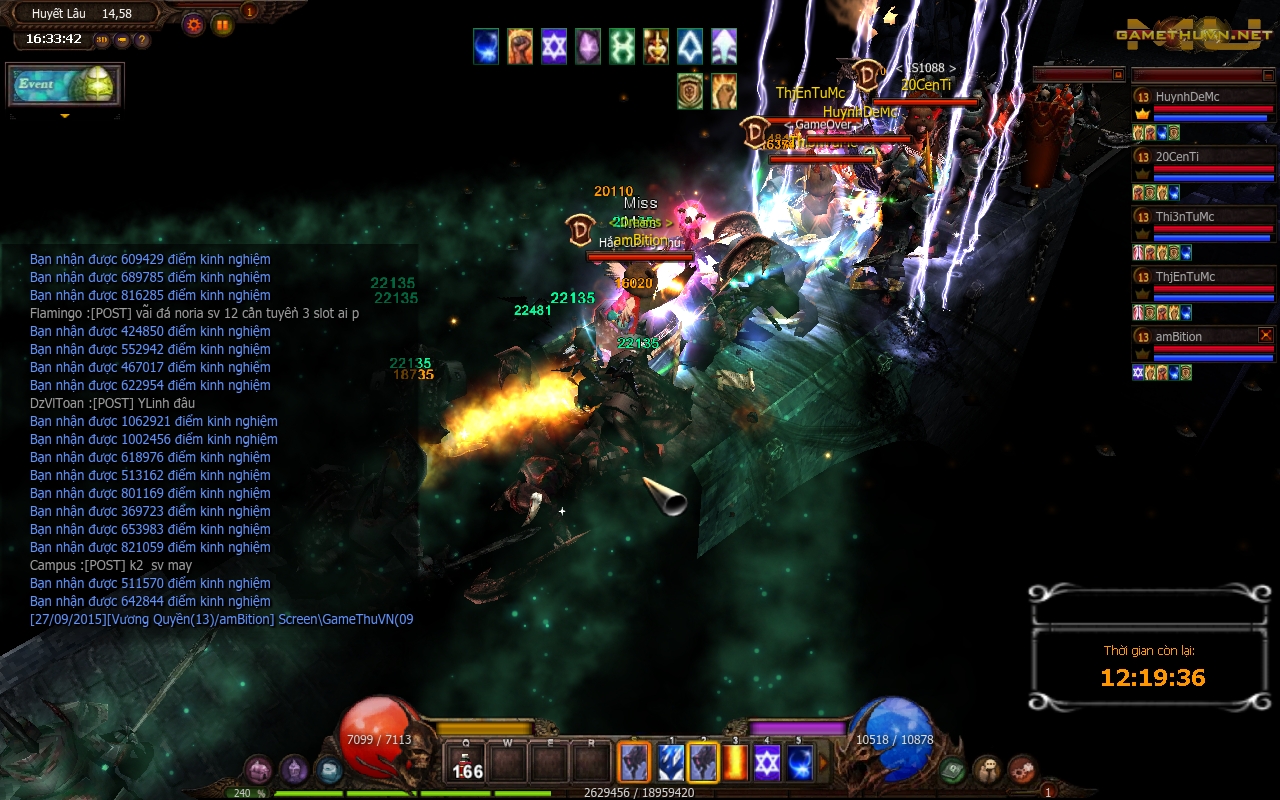Click the skill bar's orange next-page arrow
The image size is (1280, 800).
825,763
